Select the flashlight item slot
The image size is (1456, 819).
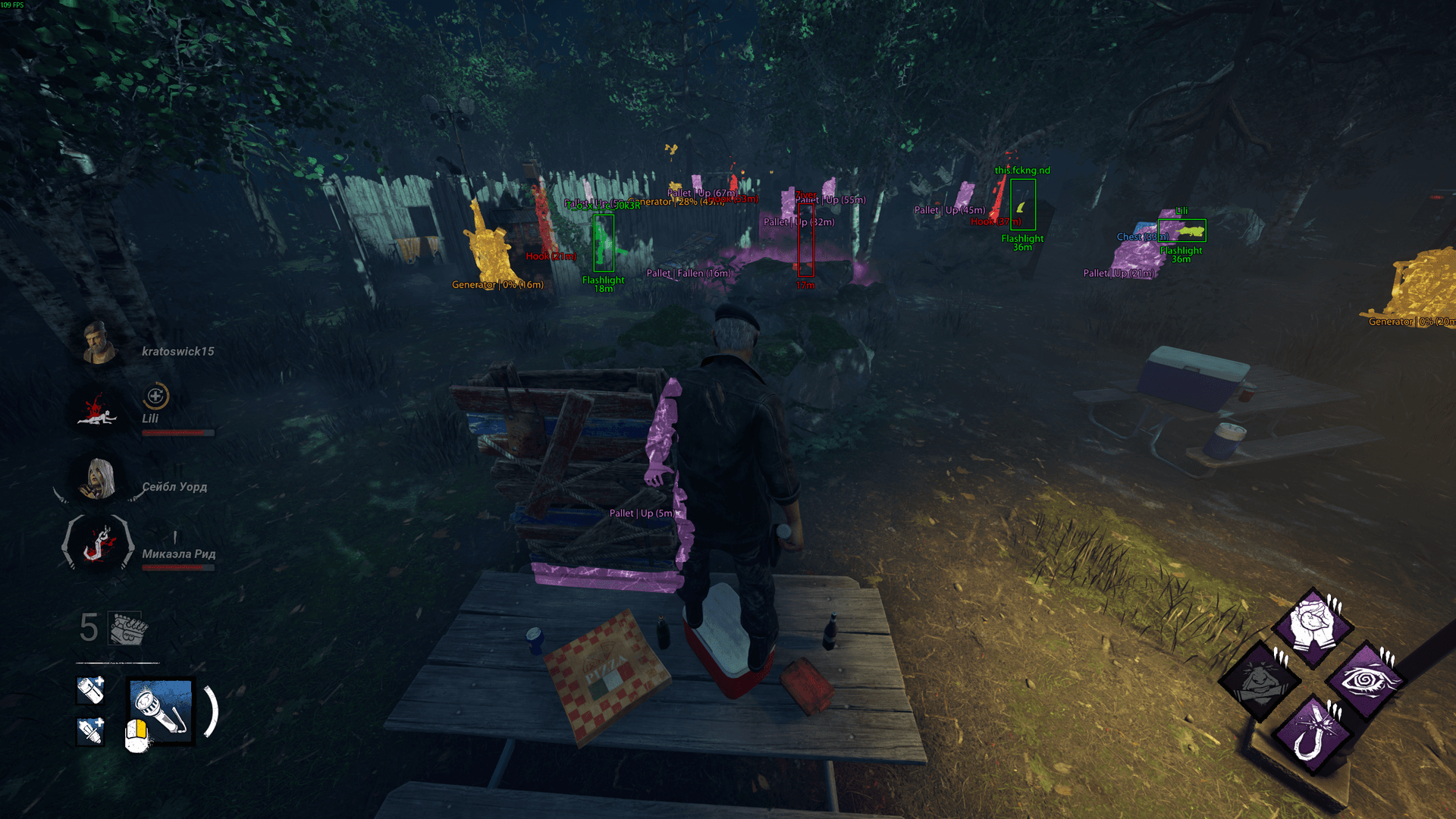point(161,710)
